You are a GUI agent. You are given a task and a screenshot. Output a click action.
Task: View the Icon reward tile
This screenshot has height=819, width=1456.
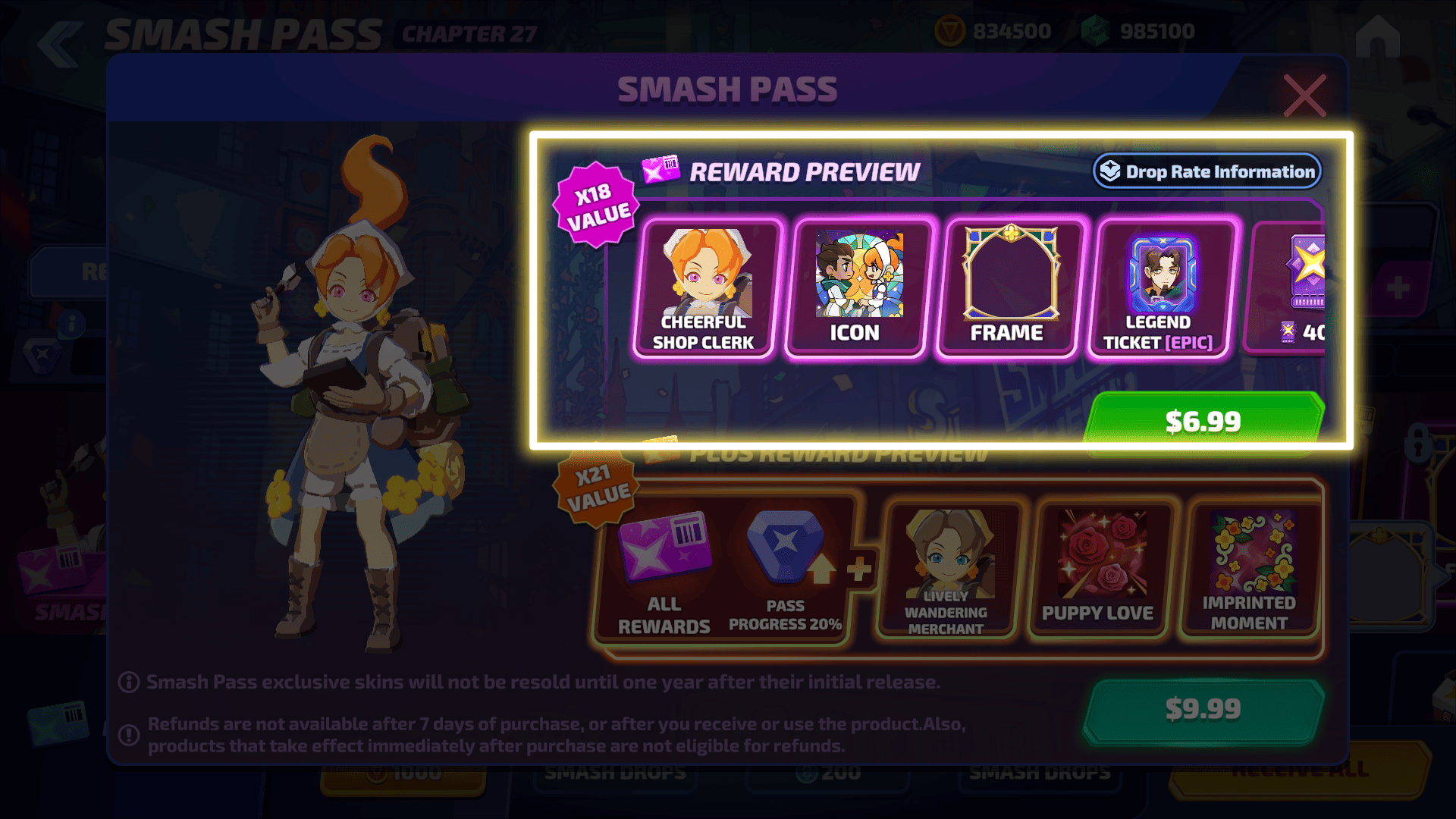pos(857,289)
